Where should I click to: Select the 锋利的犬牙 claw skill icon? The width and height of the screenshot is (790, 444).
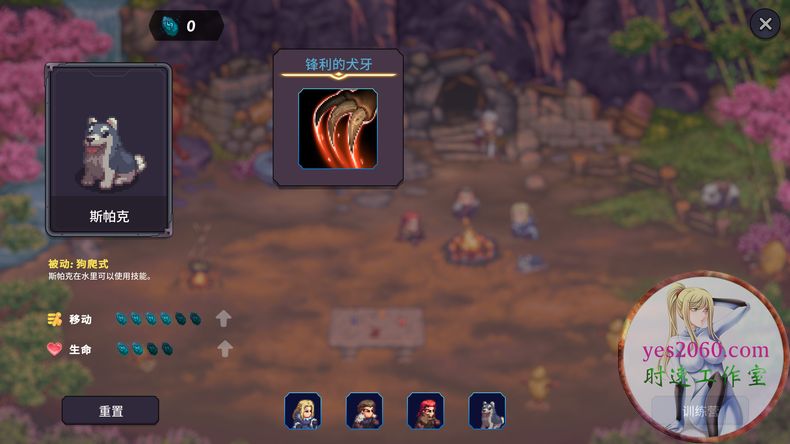[x=338, y=127]
